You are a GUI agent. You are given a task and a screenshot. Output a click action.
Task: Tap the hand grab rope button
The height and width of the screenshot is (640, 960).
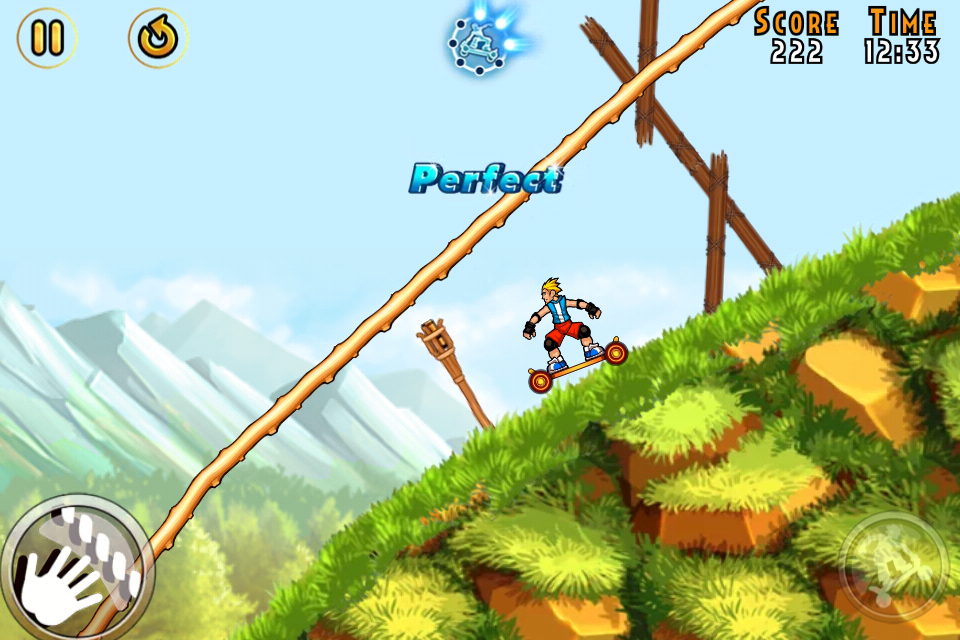[x=72, y=566]
